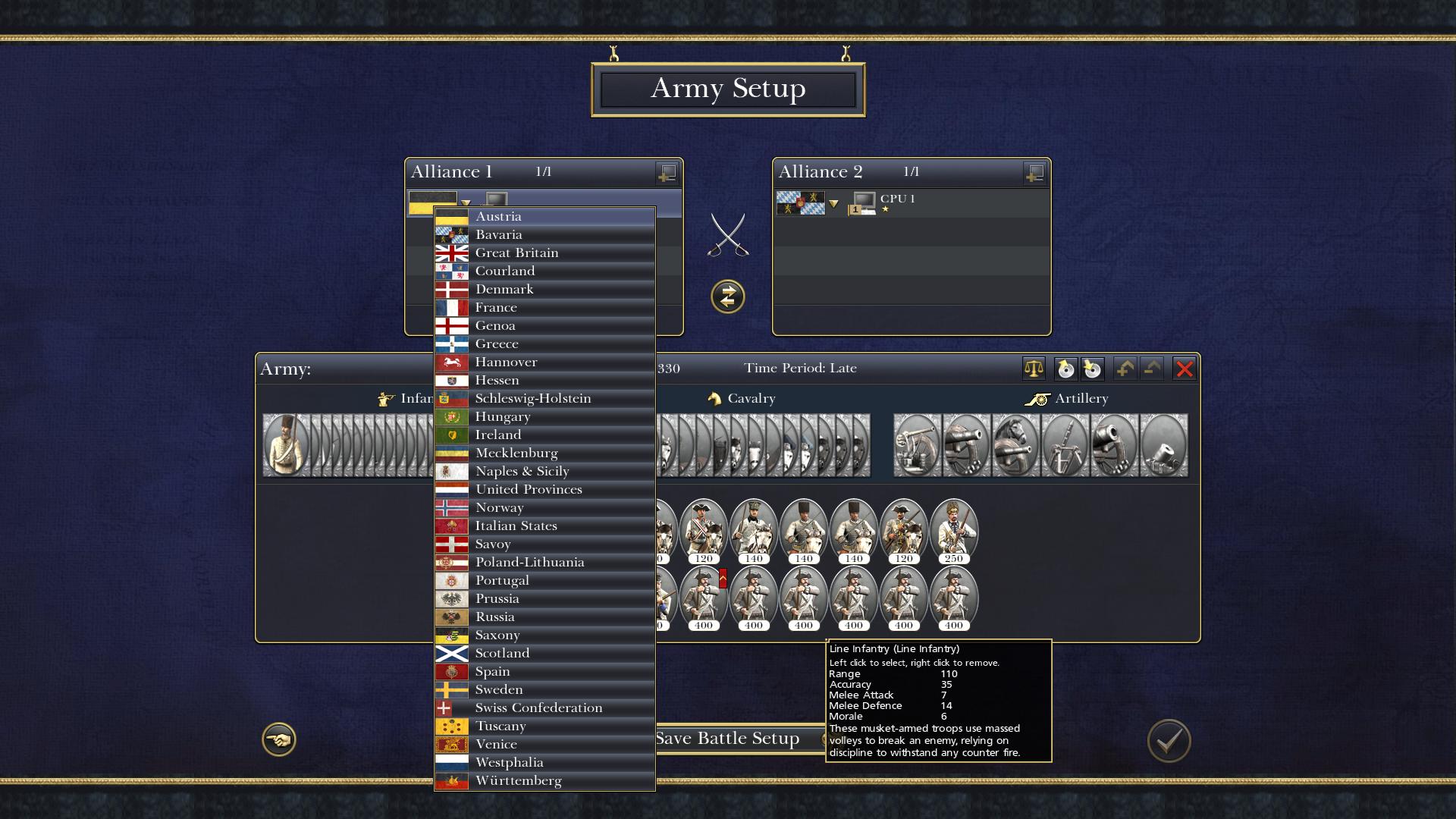Pick Sweden from the faction list

point(544,690)
